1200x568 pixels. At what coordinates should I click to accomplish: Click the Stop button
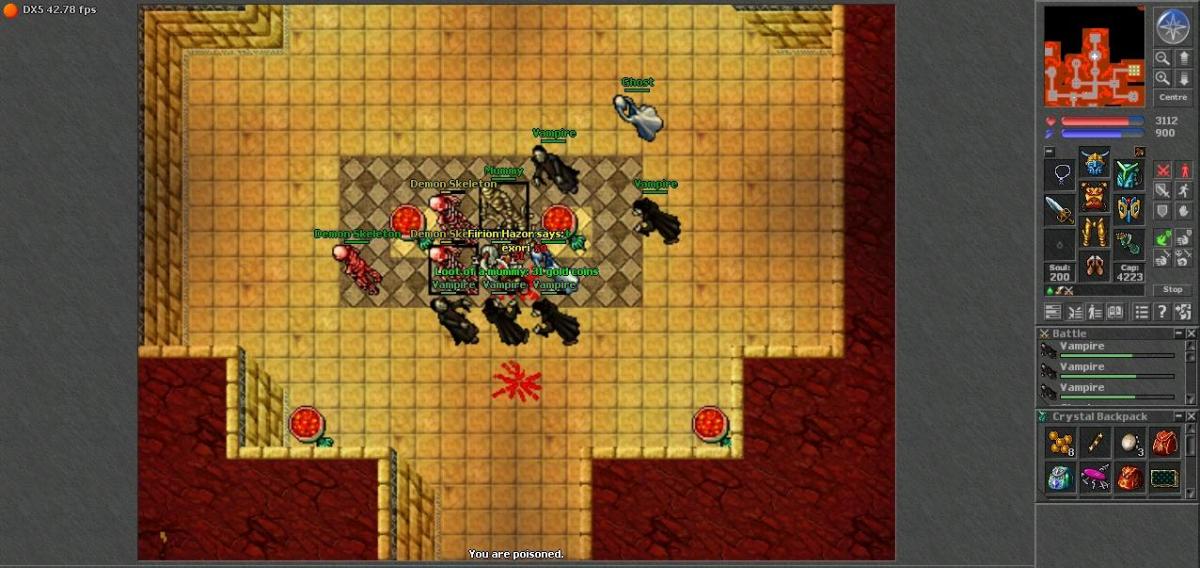tap(1173, 289)
